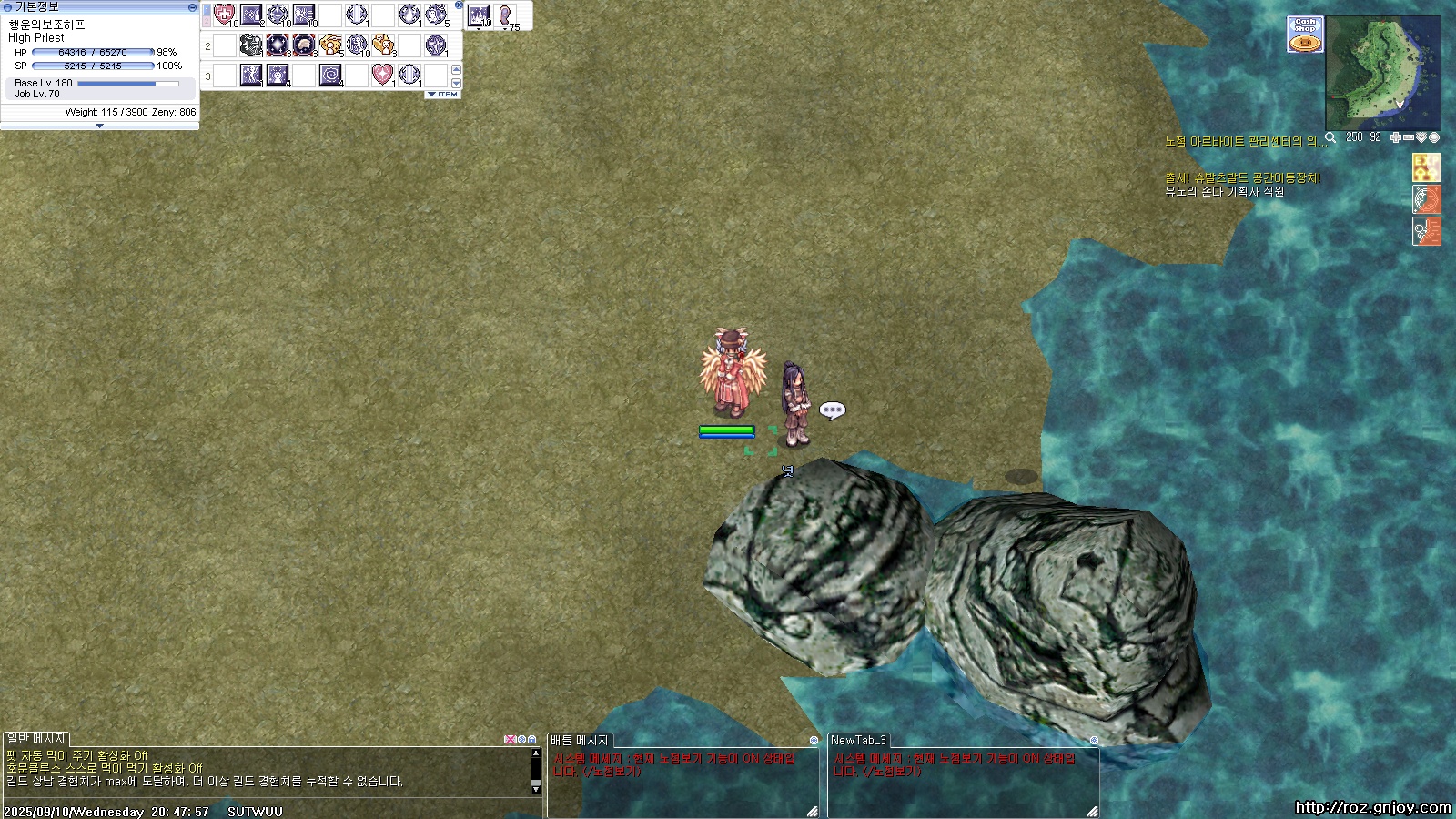Viewport: 1456px width, 819px height.
Task: Select the EXP boost buff icon
Action: click(x=1426, y=167)
